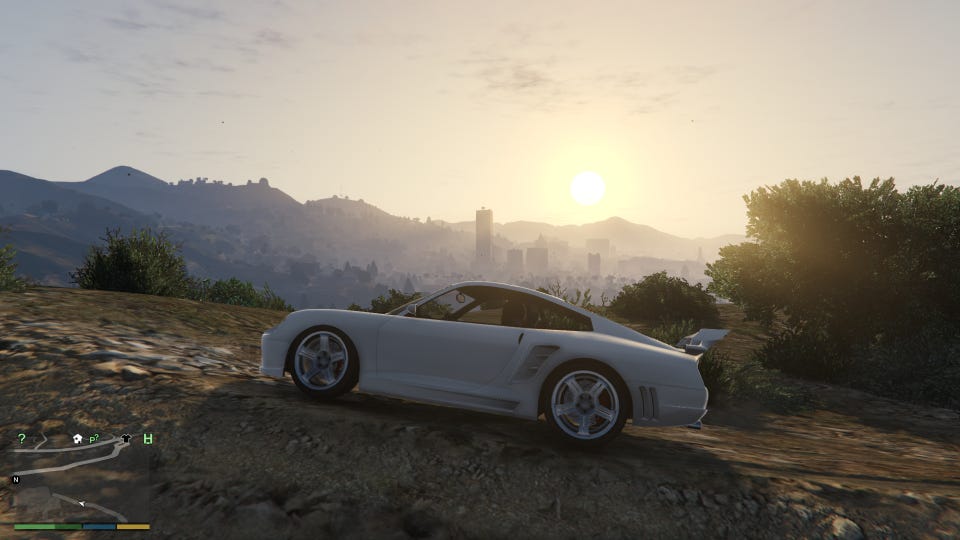The height and width of the screenshot is (540, 960).
Task: Select the black t-shirt clothing store blip
Action: pos(126,439)
